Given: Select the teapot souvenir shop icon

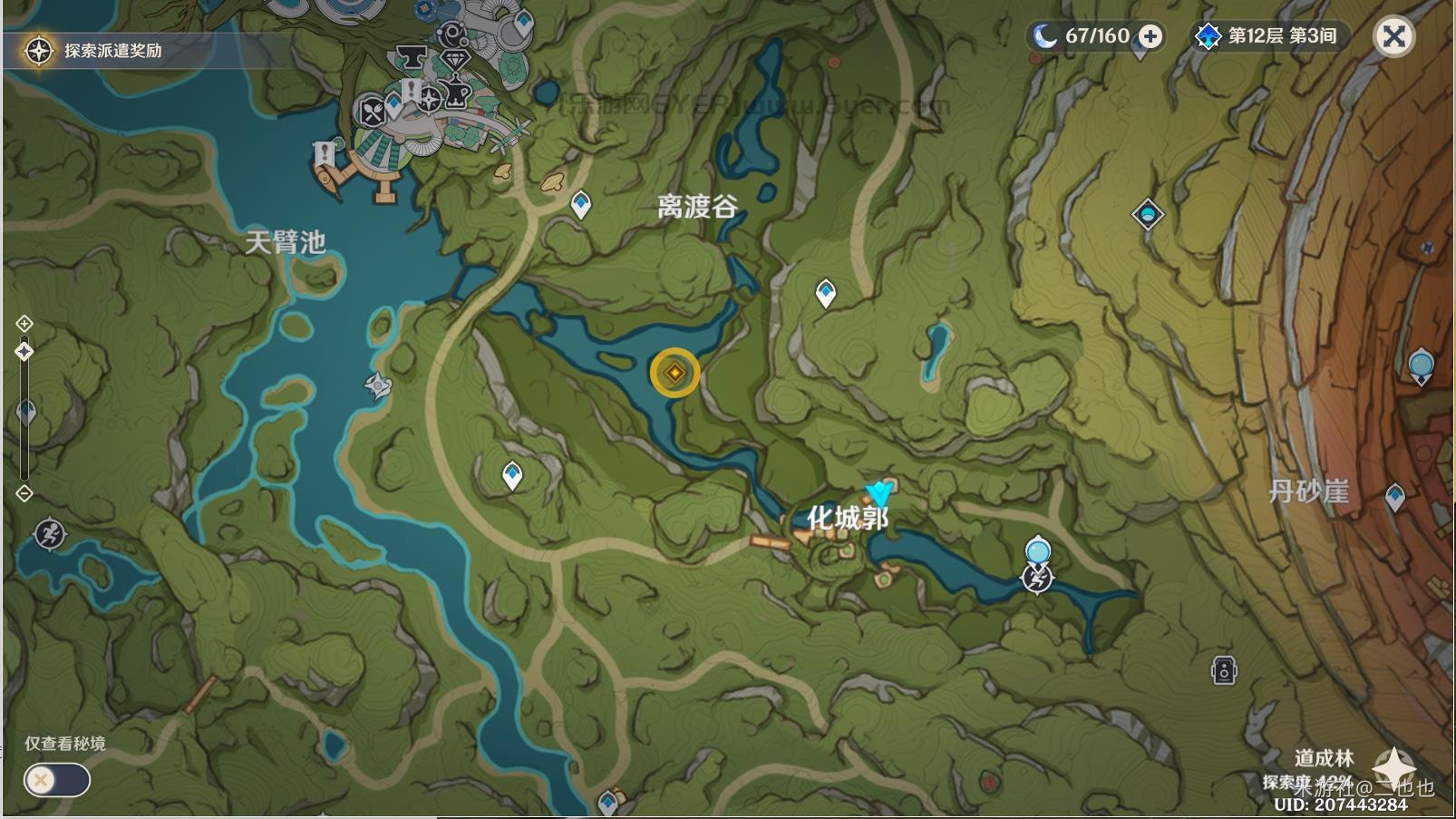Looking at the screenshot, I should pyautogui.click(x=455, y=94).
